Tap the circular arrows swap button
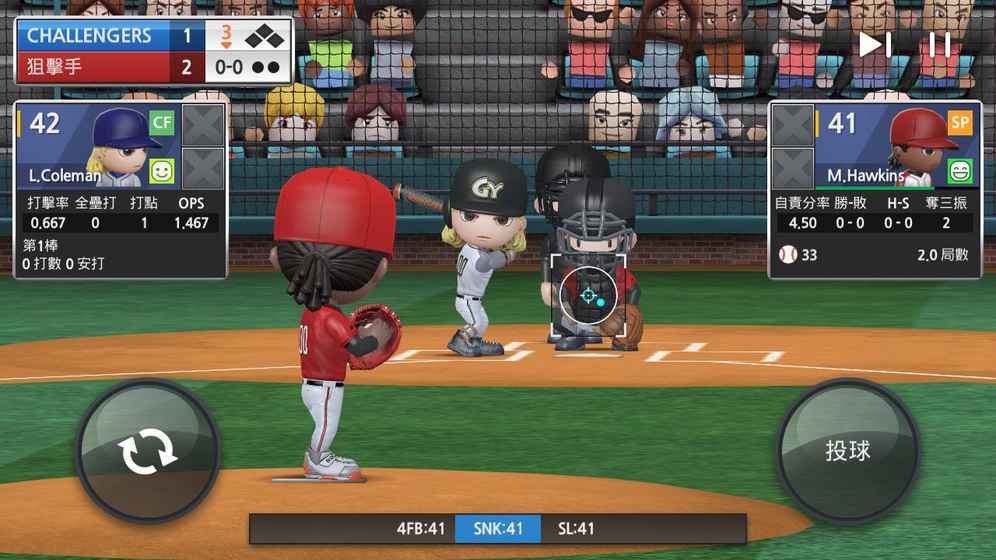This screenshot has height=560, width=996. click(x=148, y=453)
